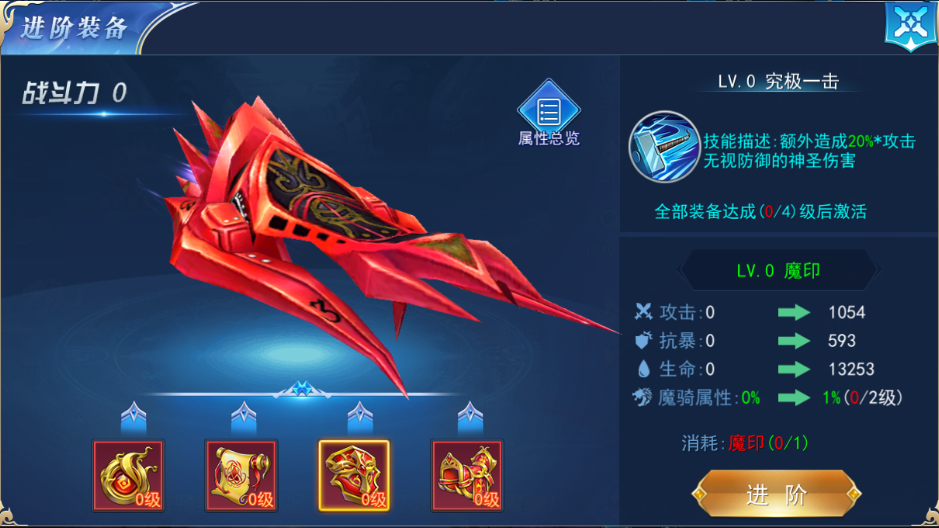939x528 pixels.
Task: Select the golden swirl emblem equipment slot
Action: (x=128, y=474)
